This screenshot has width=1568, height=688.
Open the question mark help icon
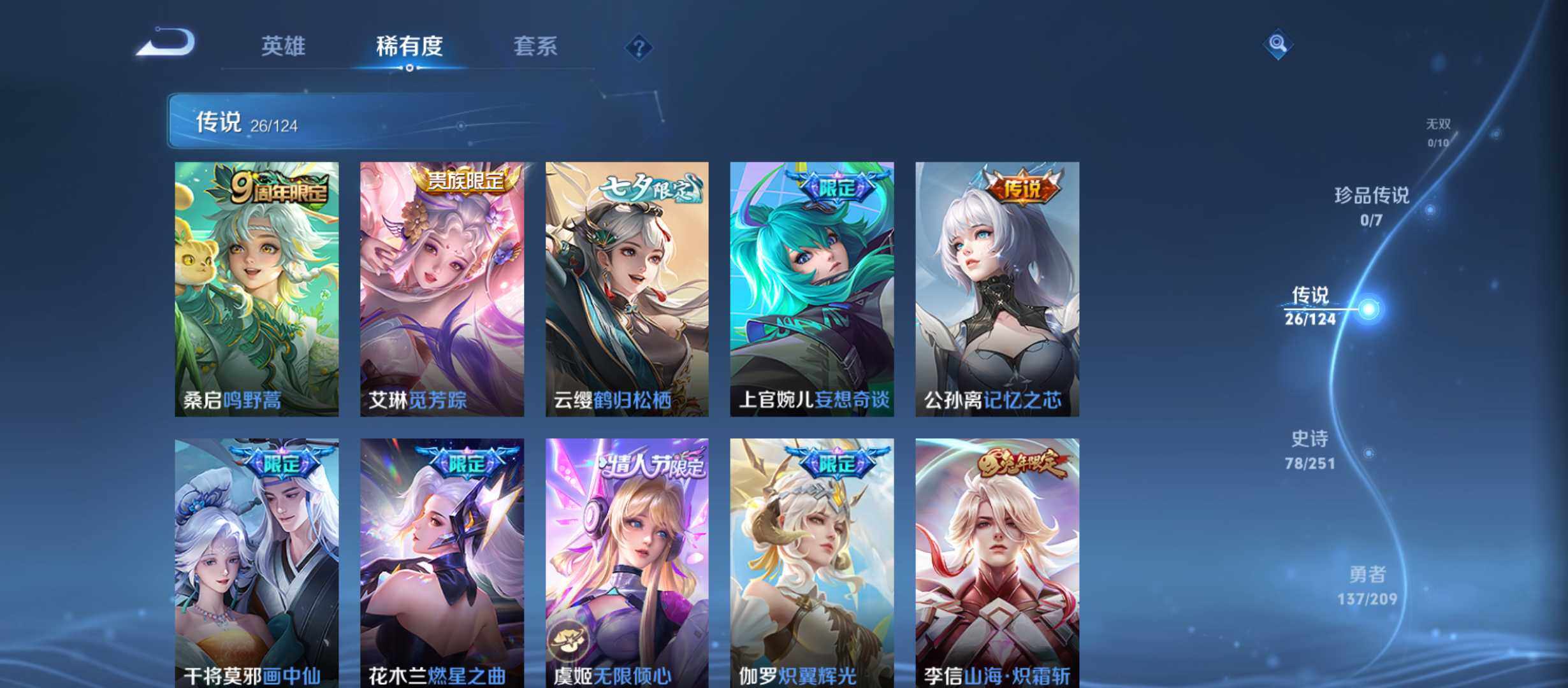[639, 47]
